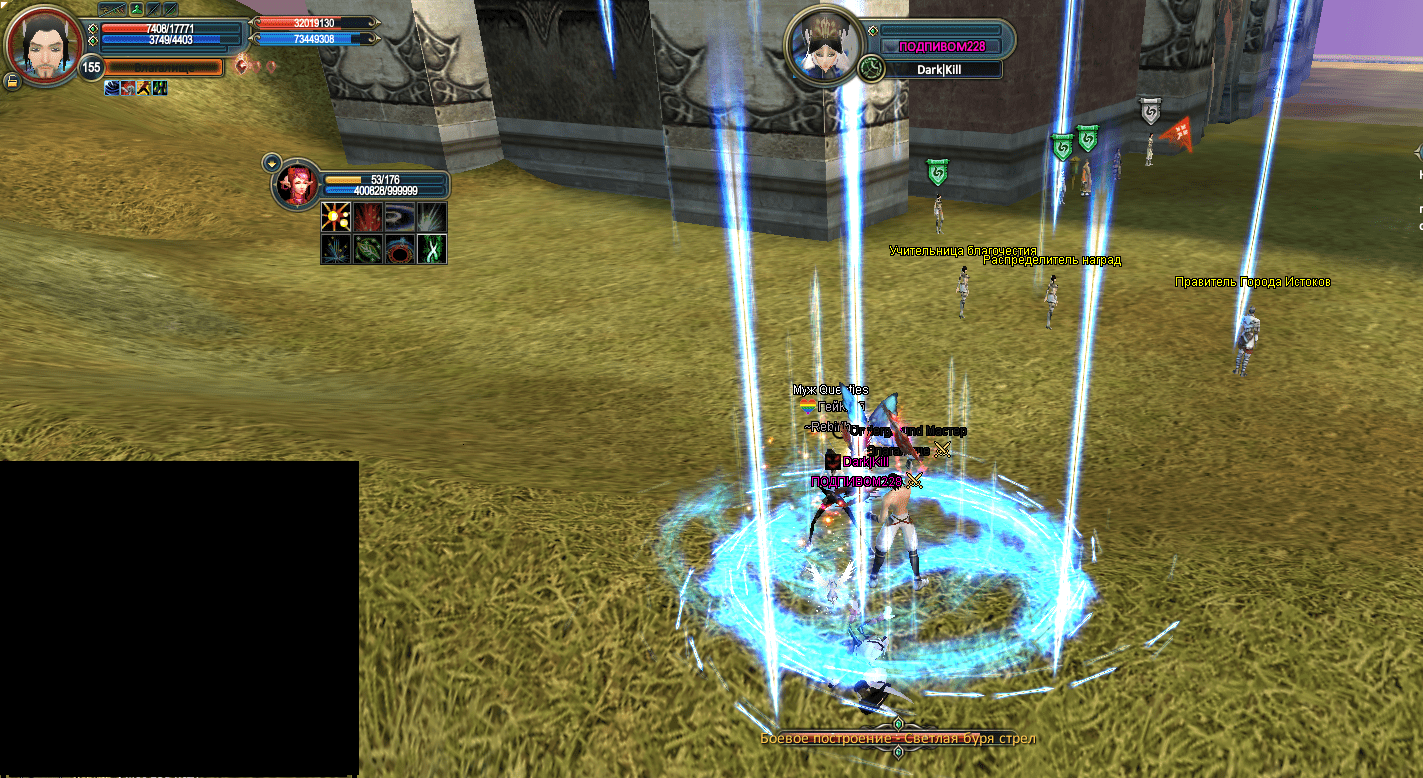Click the green figure icon above the health bar

tap(135, 9)
